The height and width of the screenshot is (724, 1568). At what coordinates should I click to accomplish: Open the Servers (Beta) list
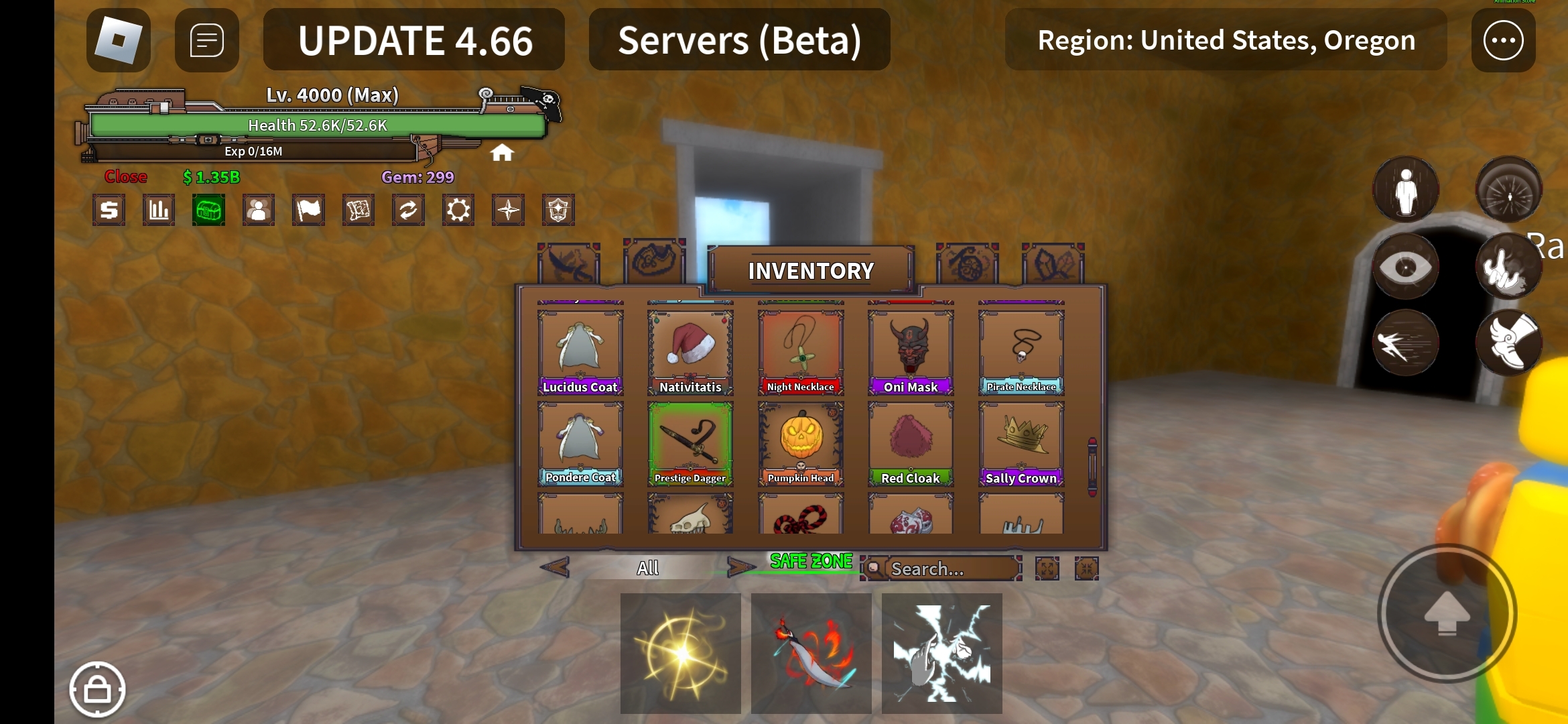(x=739, y=40)
